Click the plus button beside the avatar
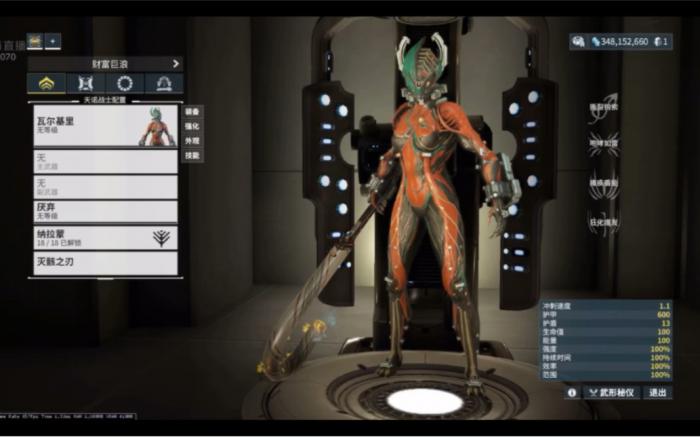 pos(53,41)
